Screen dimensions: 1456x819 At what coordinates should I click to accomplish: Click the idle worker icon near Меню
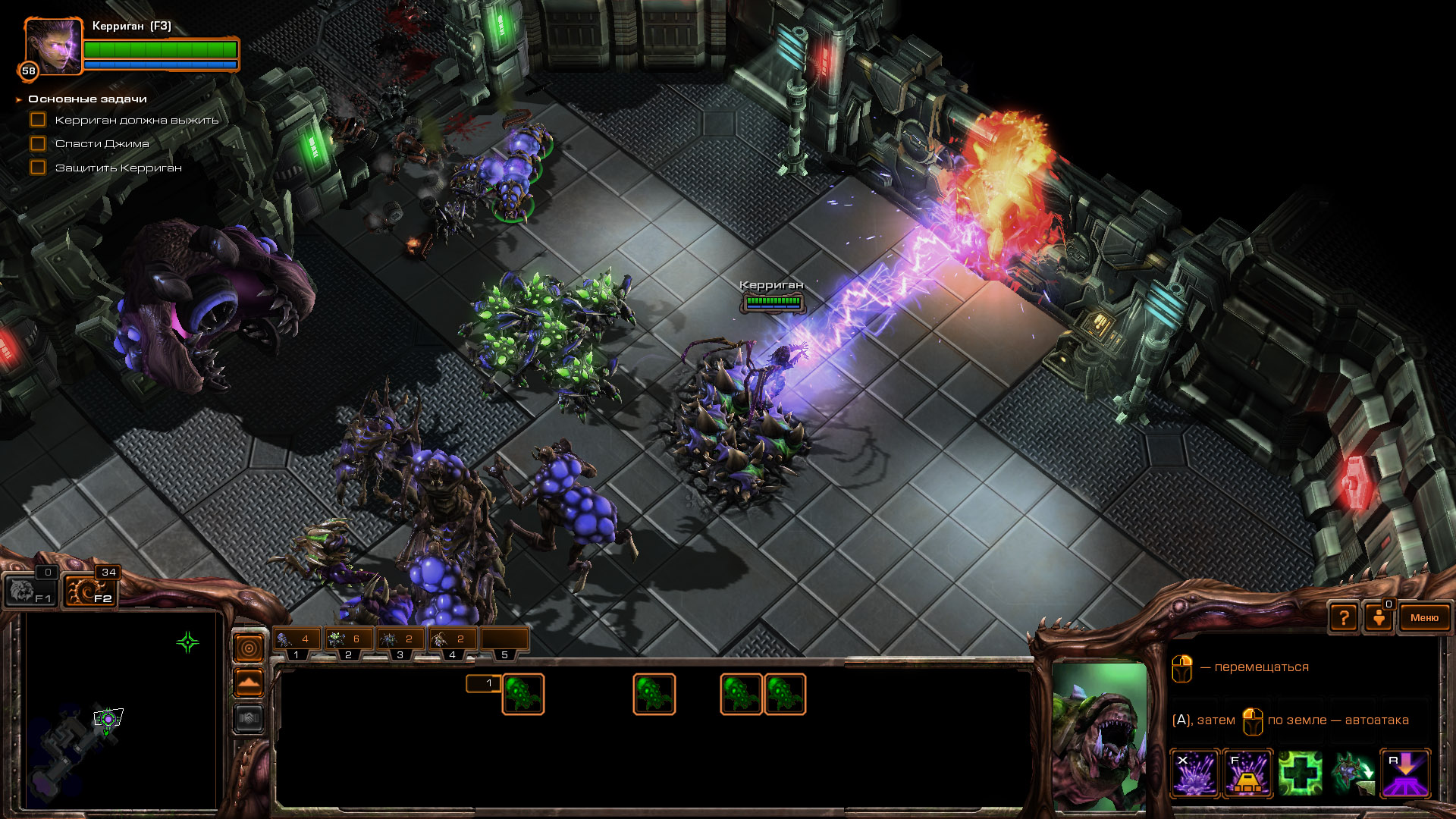click(1379, 617)
